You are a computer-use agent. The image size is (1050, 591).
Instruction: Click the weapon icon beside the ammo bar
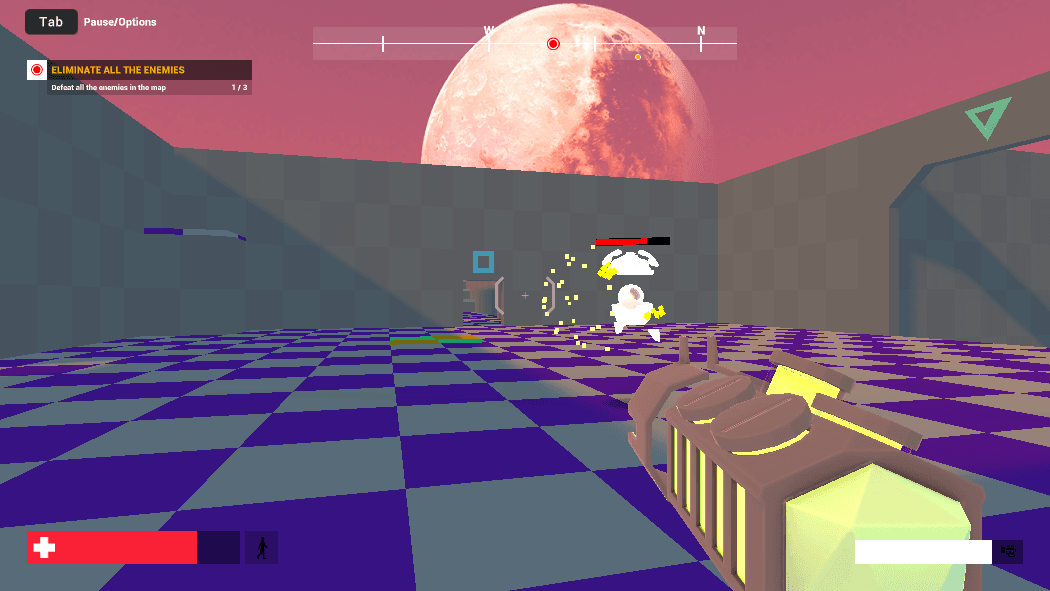1008,551
